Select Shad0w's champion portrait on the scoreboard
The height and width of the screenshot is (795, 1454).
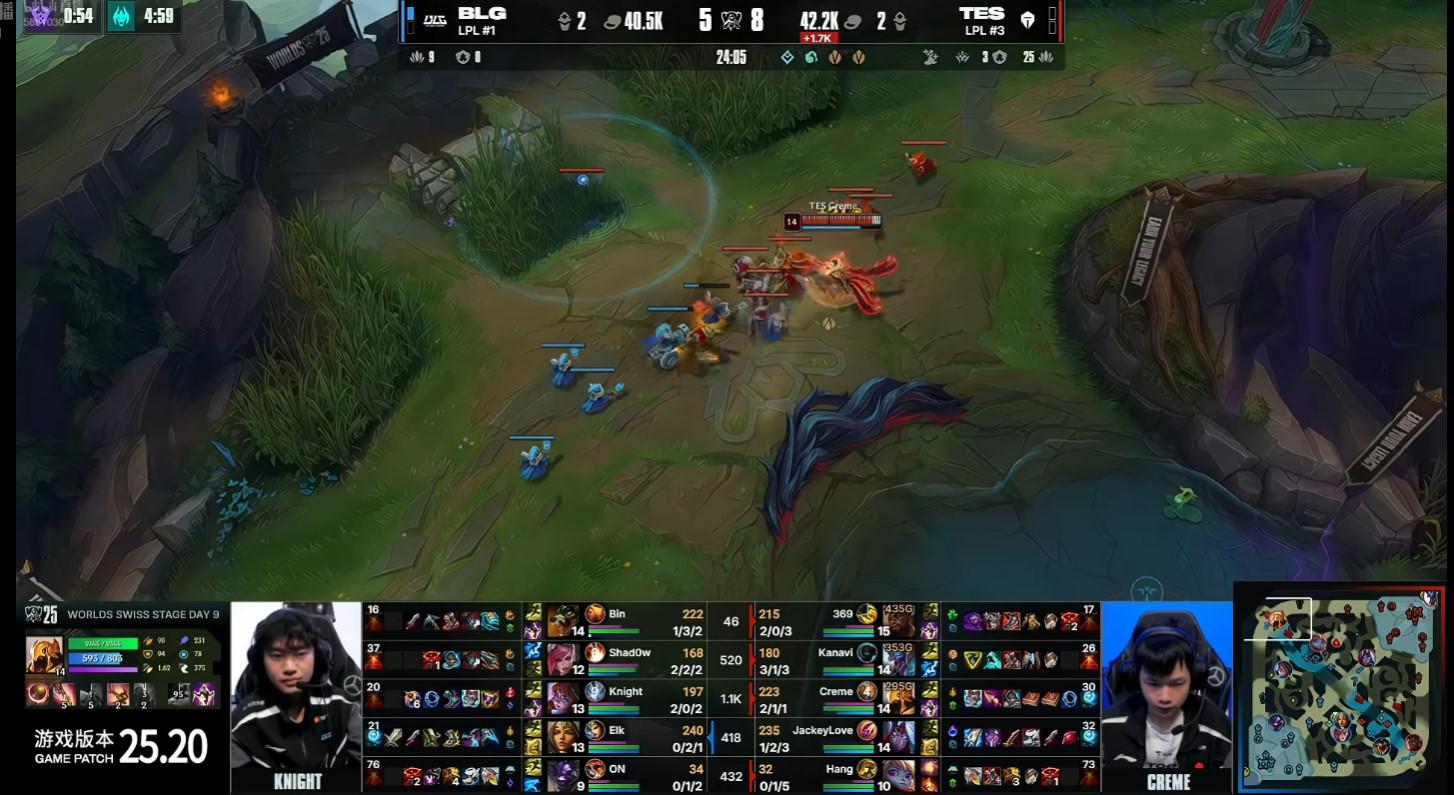click(563, 658)
